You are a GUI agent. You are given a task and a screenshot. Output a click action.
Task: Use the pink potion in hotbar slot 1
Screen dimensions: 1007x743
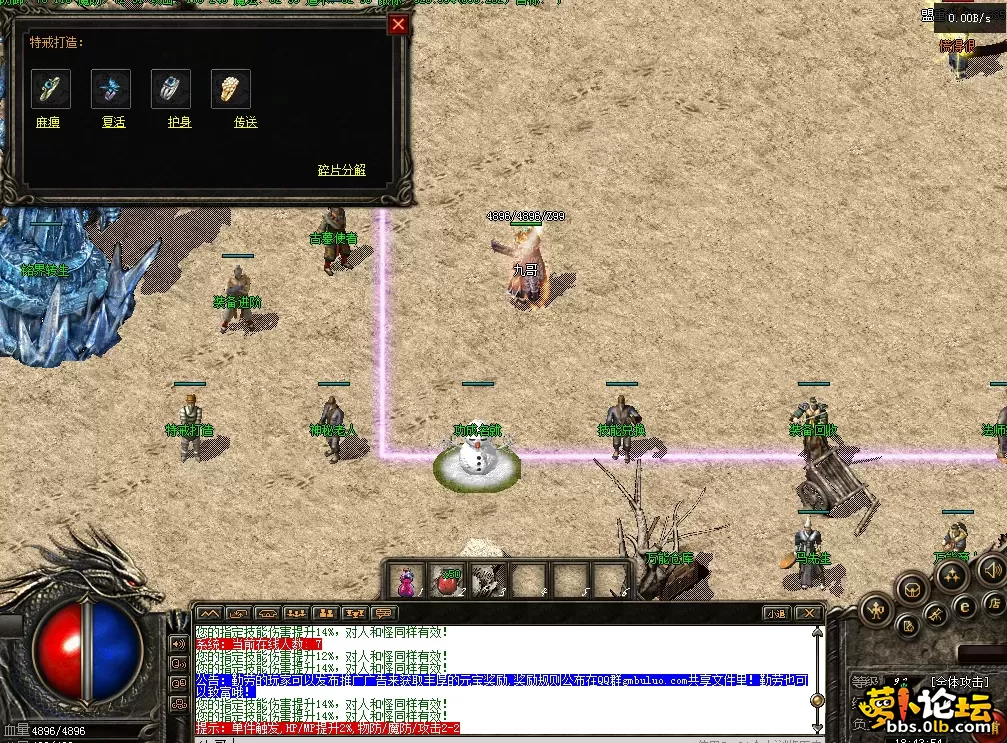click(406, 580)
